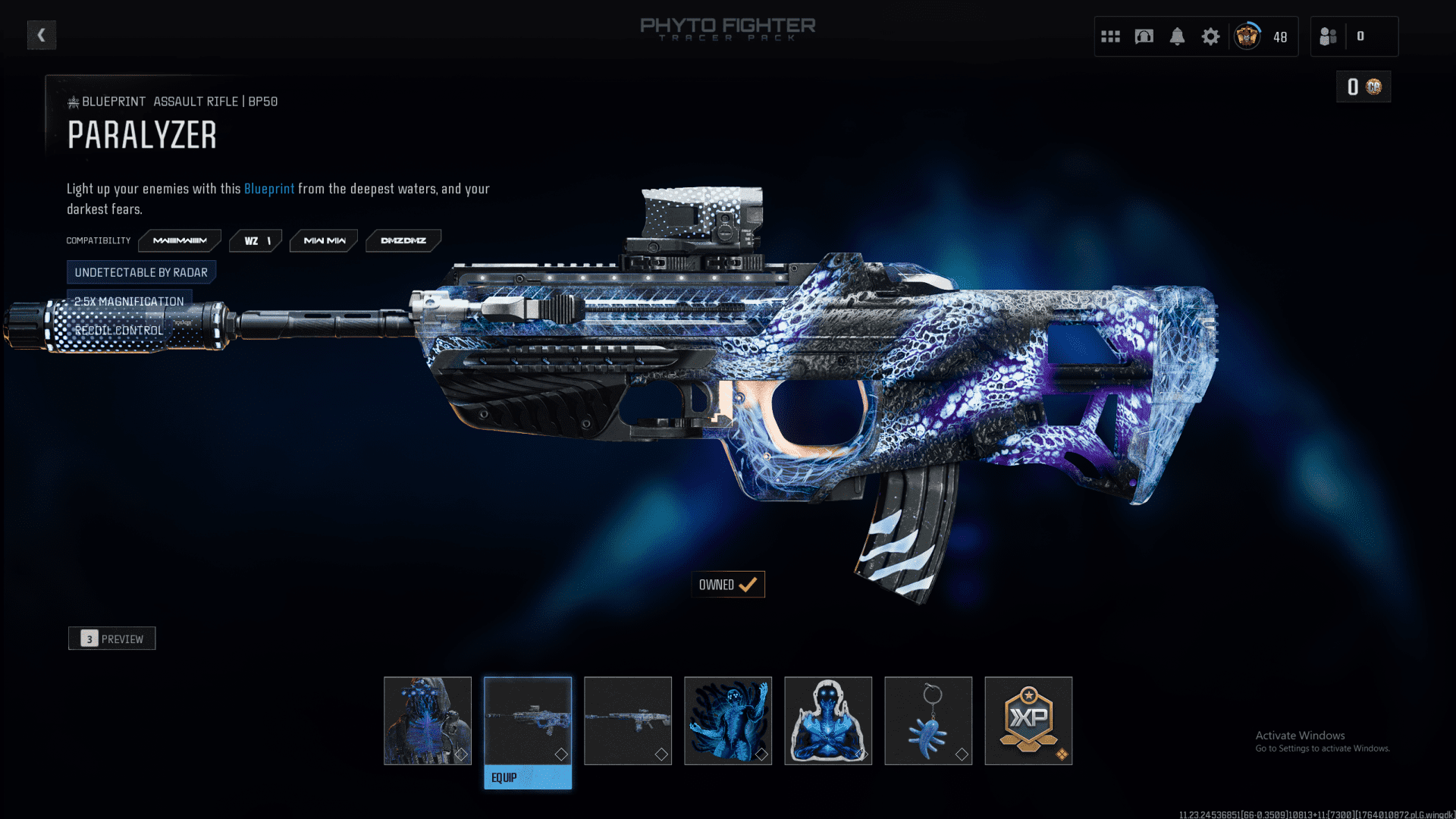Go back using the top-left arrow
The image size is (1456, 819).
tap(42, 35)
